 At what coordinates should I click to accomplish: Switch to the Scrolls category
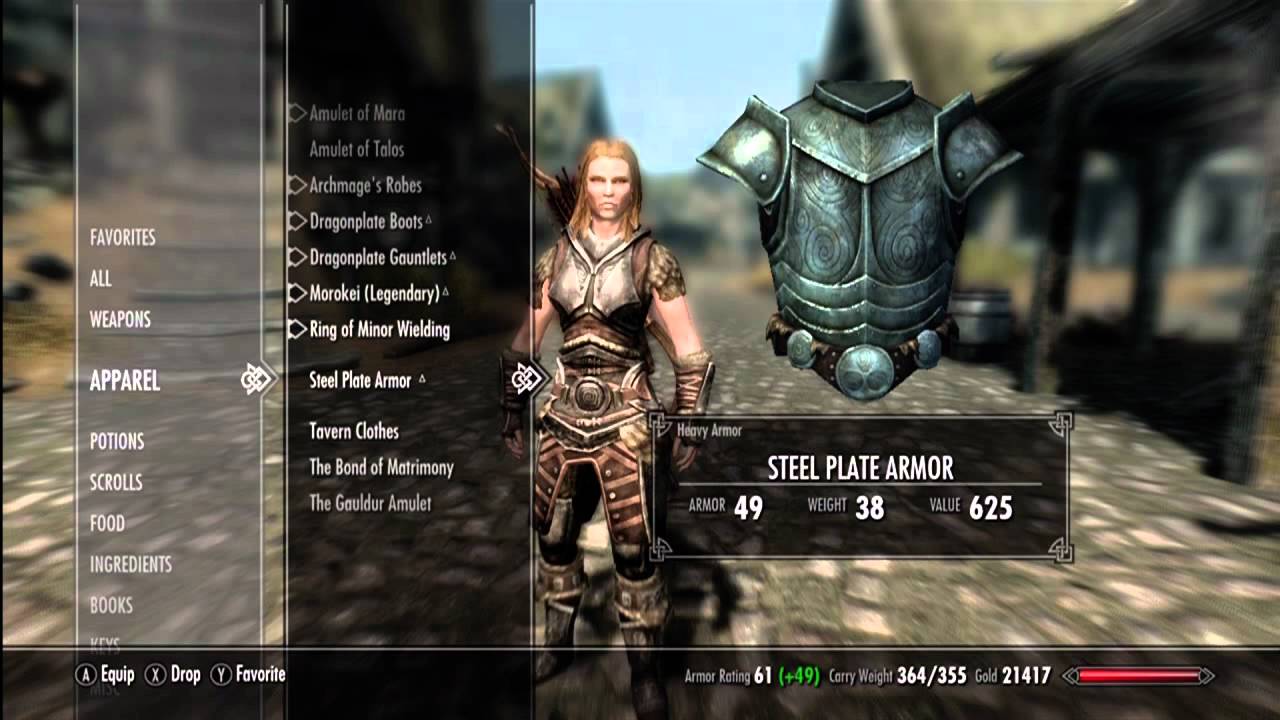click(116, 483)
